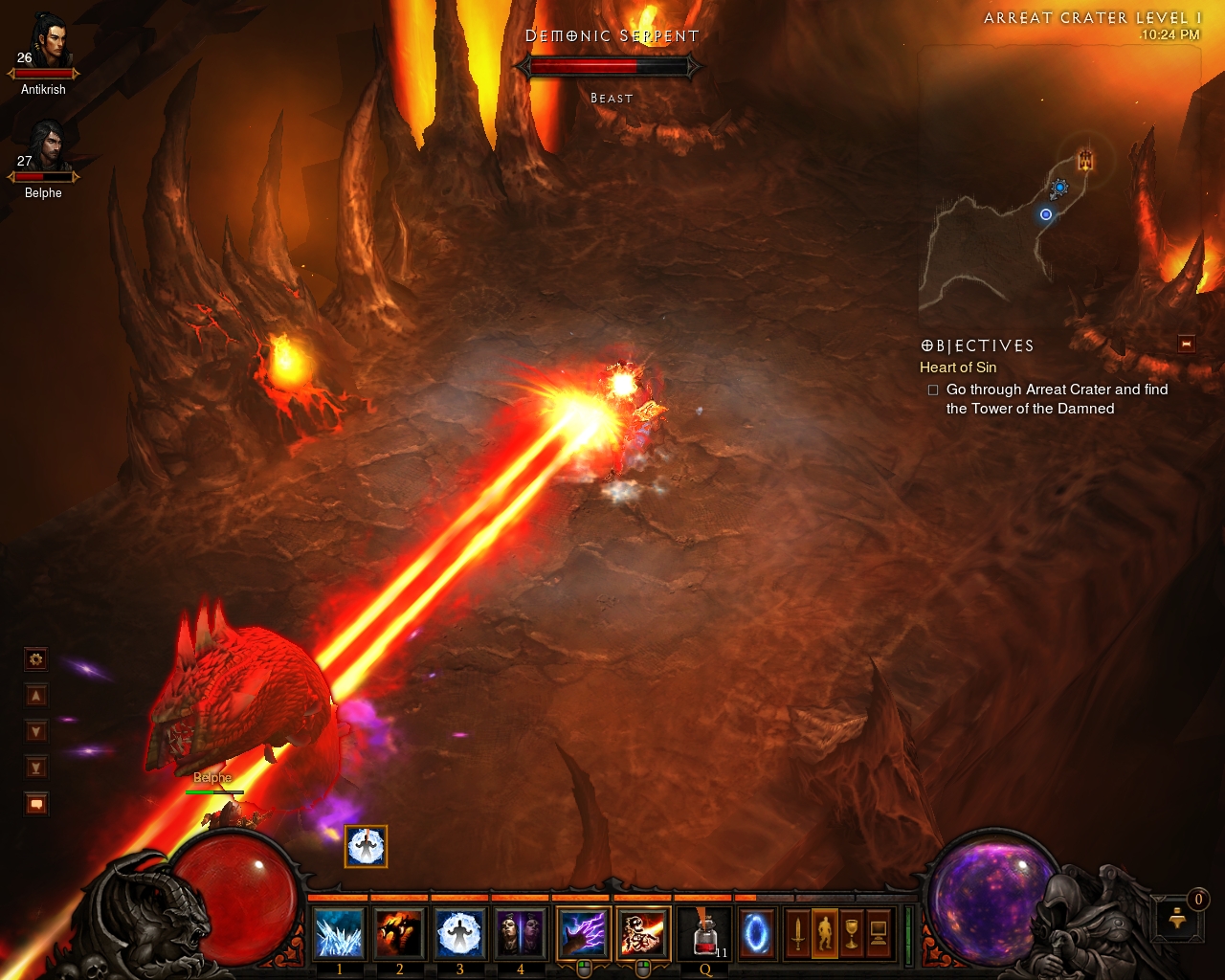Open the blue town portal
The image size is (1225, 980).
[x=756, y=933]
